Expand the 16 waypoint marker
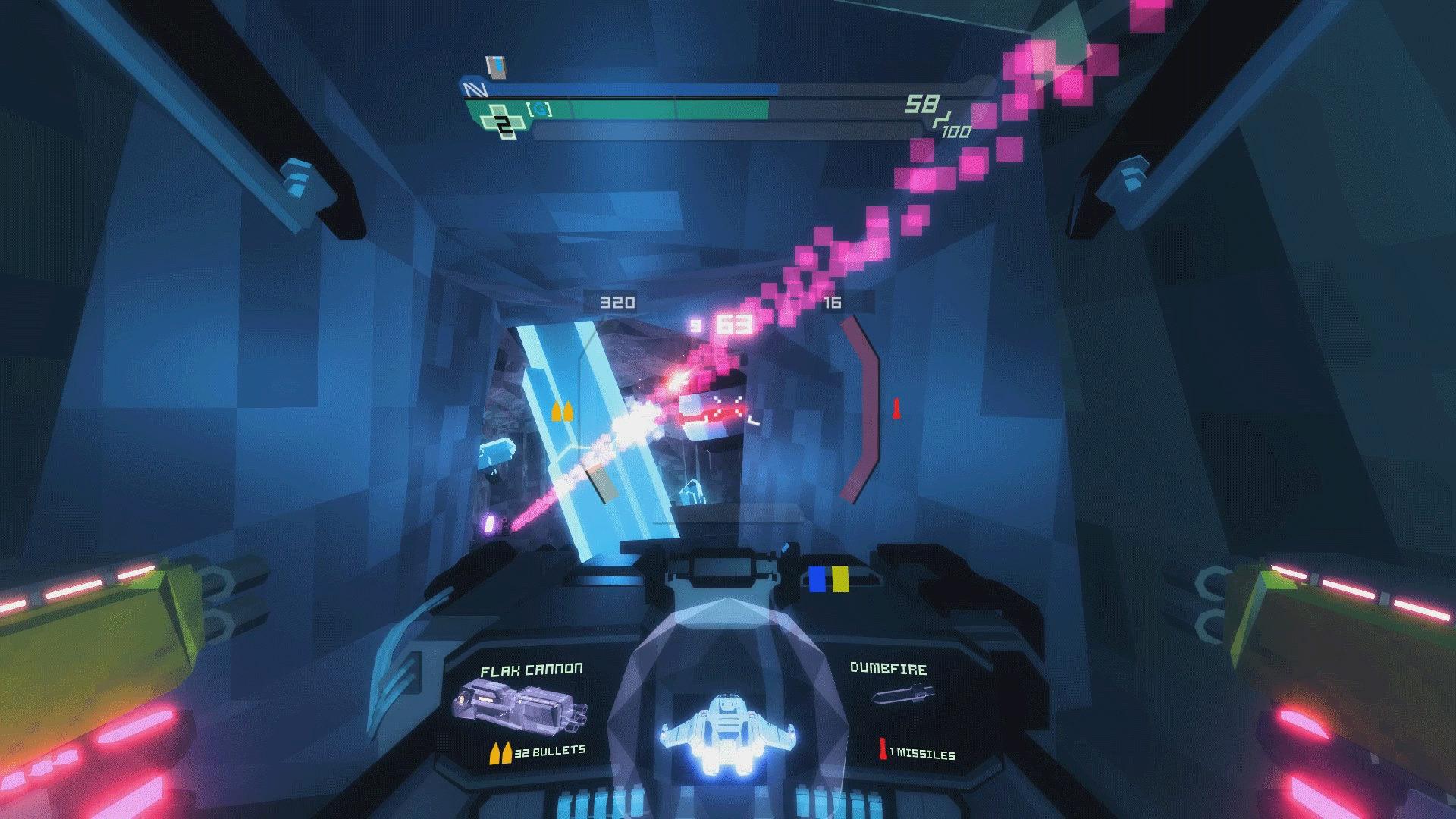The image size is (1456, 819). coord(832,302)
